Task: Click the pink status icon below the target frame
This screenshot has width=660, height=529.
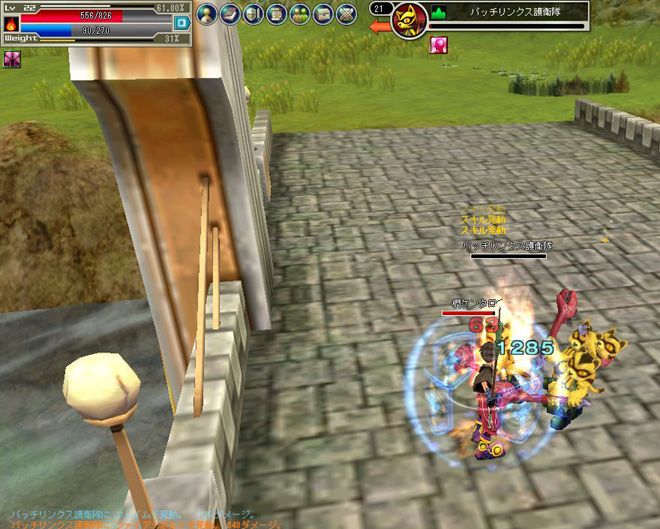Action: pyautogui.click(x=438, y=45)
